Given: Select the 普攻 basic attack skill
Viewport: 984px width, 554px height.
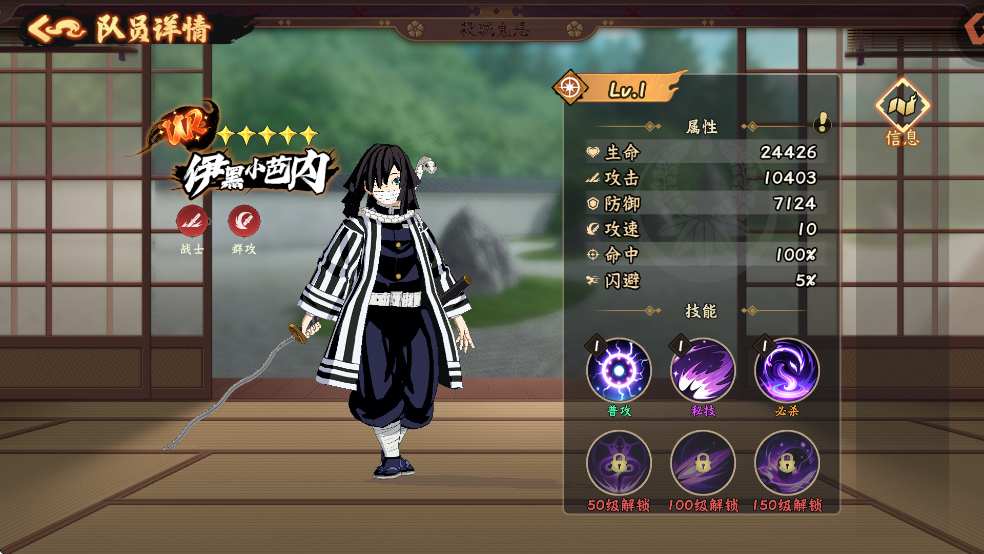Looking at the screenshot, I should click(618, 371).
